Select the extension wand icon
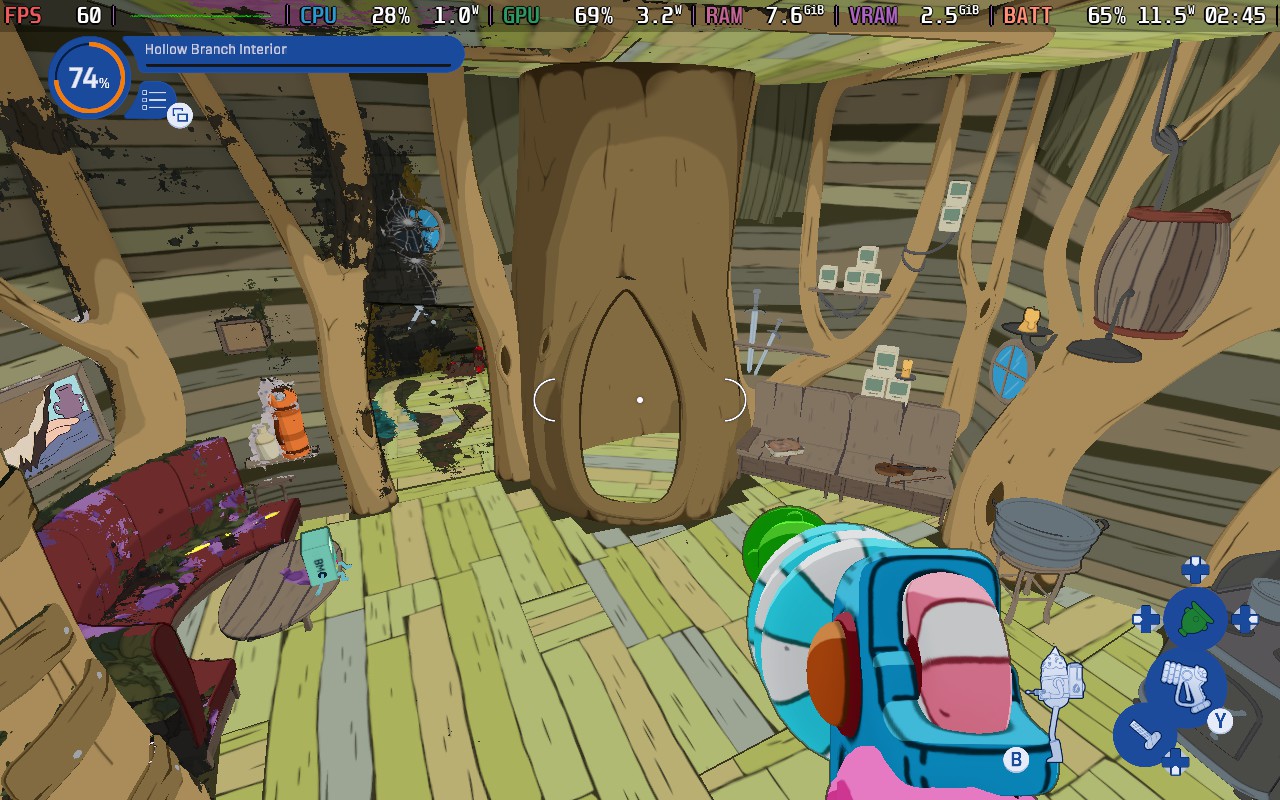The width and height of the screenshot is (1280, 800). point(1145,737)
